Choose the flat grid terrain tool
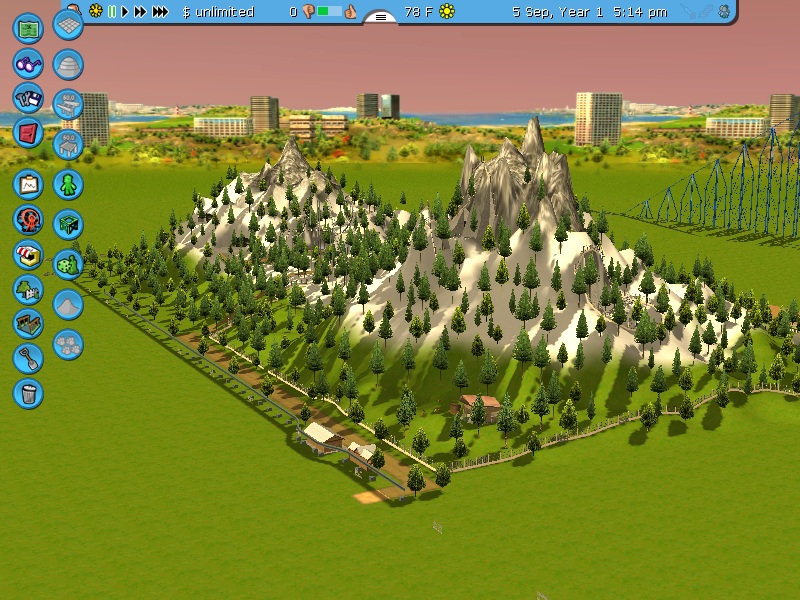Screen dimensions: 800x600 (x=68, y=25)
